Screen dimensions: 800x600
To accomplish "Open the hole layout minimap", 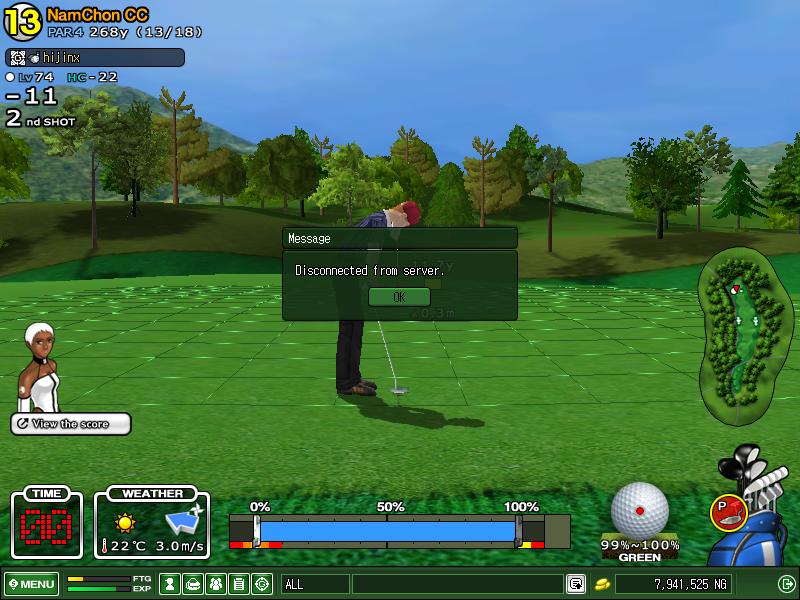I will (x=738, y=333).
